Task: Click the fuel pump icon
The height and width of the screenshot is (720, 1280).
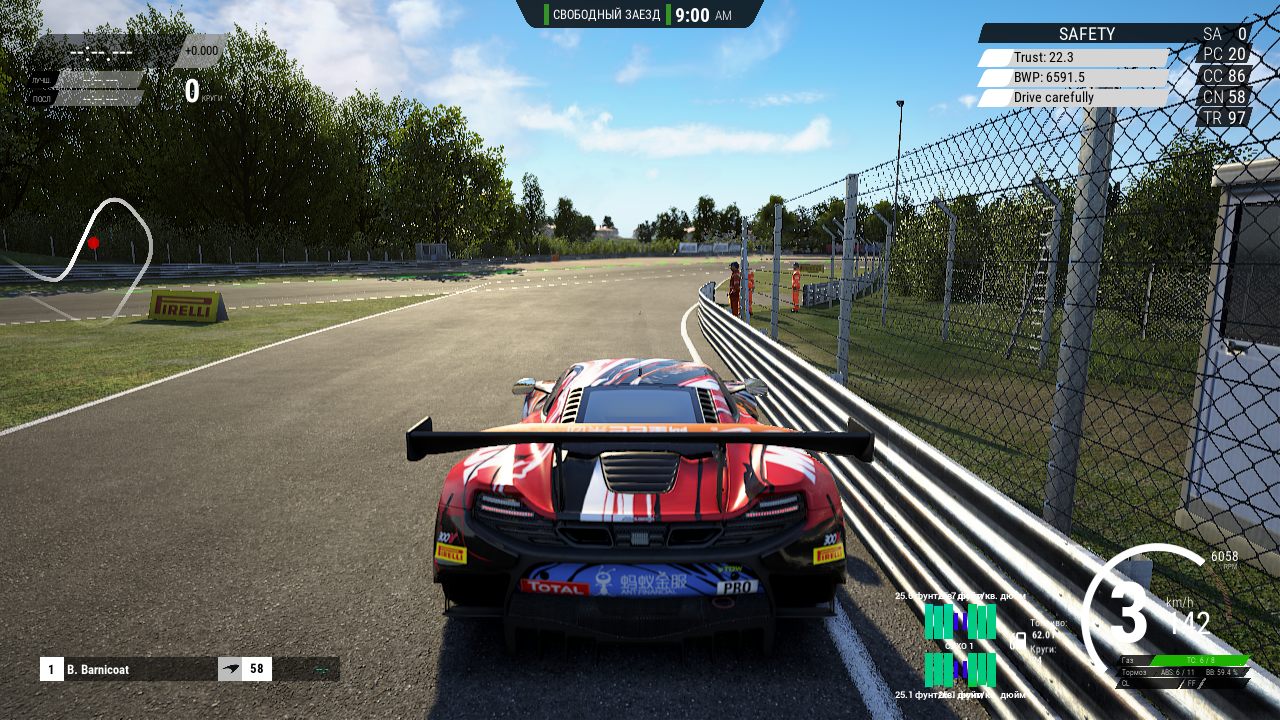Action: [x=1021, y=639]
